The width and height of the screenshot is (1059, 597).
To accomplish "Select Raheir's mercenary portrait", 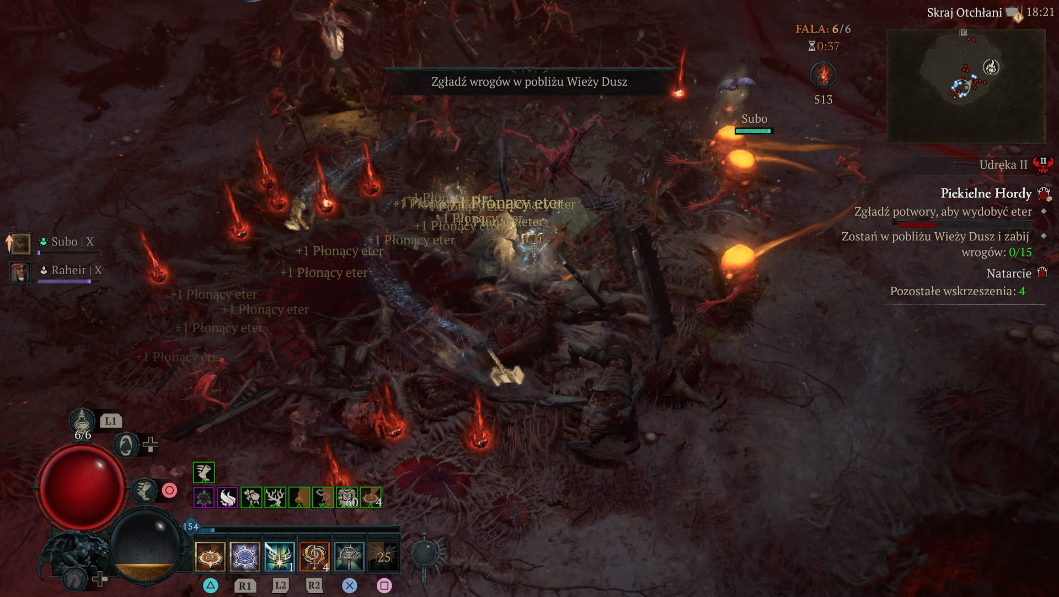I will (x=19, y=271).
